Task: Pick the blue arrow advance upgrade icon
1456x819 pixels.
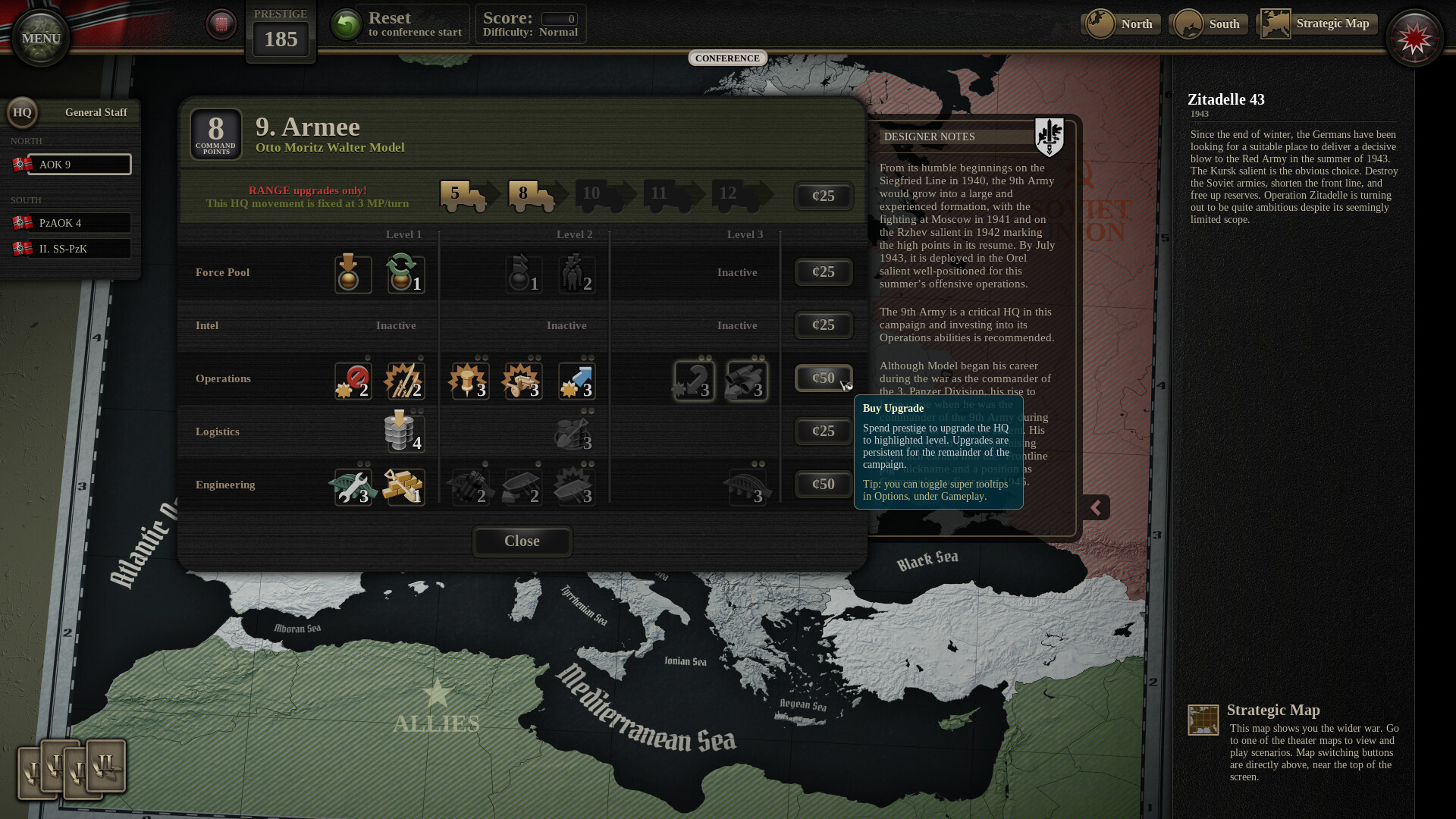Action: click(x=577, y=380)
